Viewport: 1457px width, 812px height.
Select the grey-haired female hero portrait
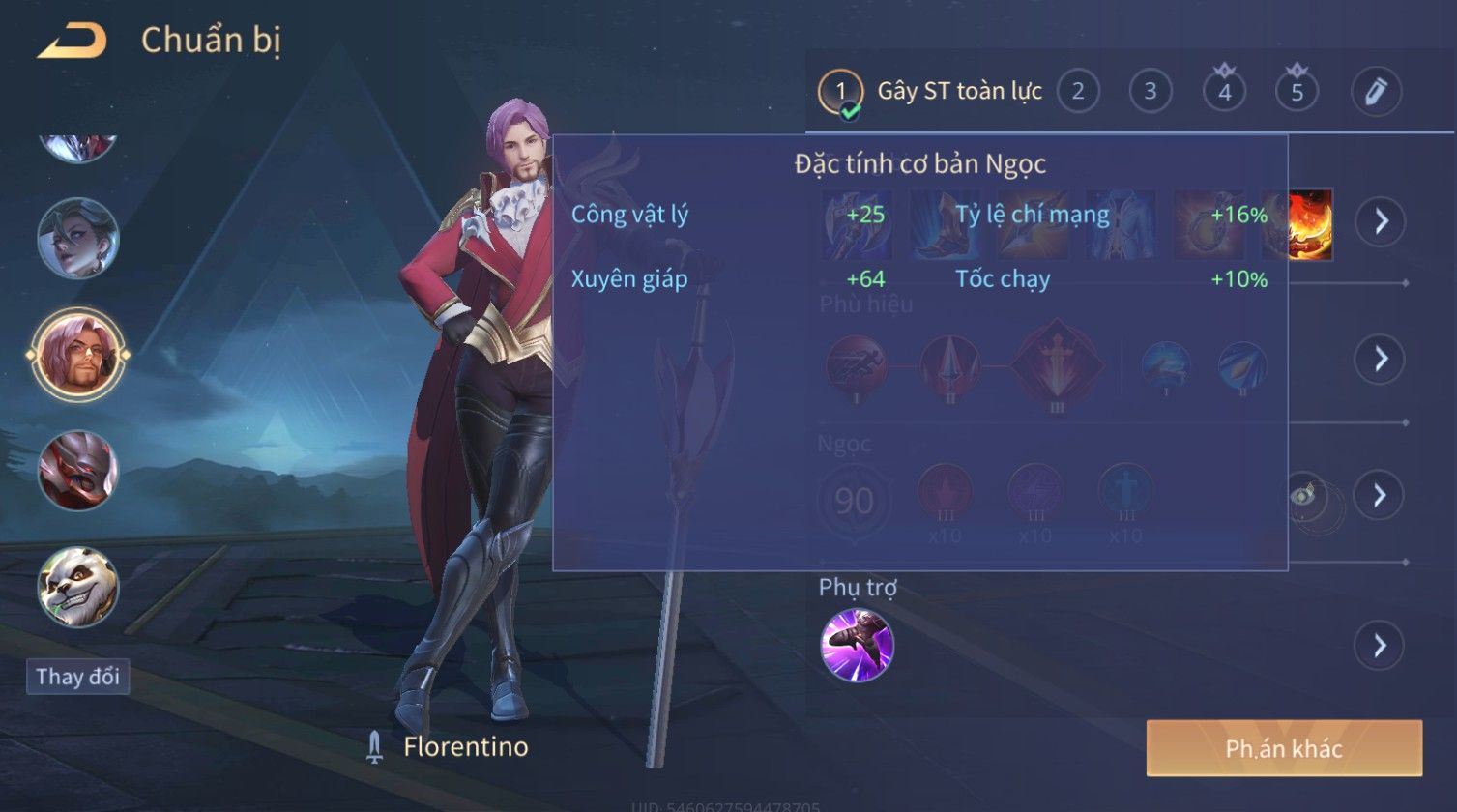pos(77,238)
